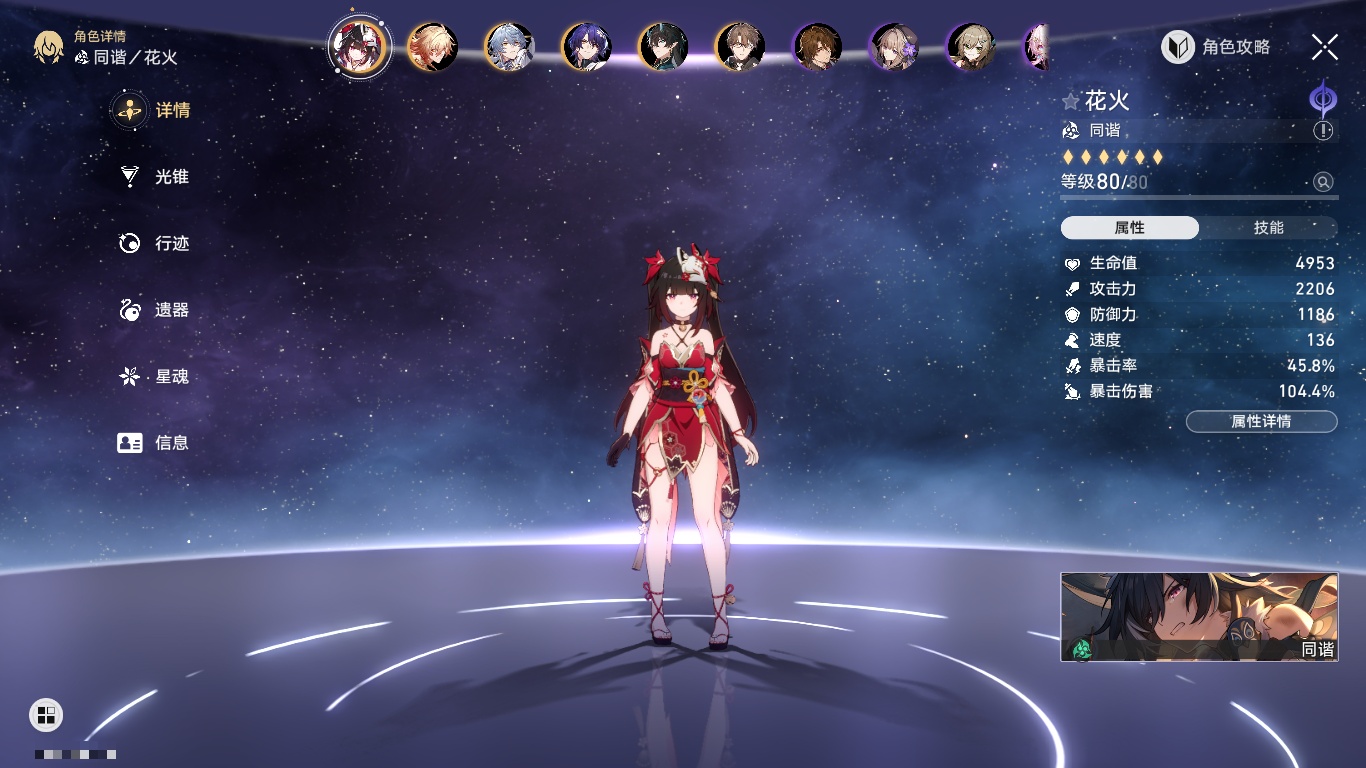Switch to the 属性 attributes tab

pos(1129,228)
